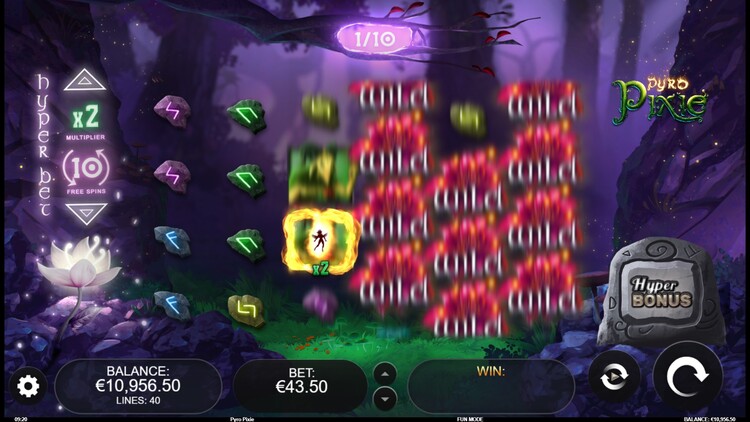The height and width of the screenshot is (422, 750).
Task: Open the gear settings menu
Action: coord(28,385)
